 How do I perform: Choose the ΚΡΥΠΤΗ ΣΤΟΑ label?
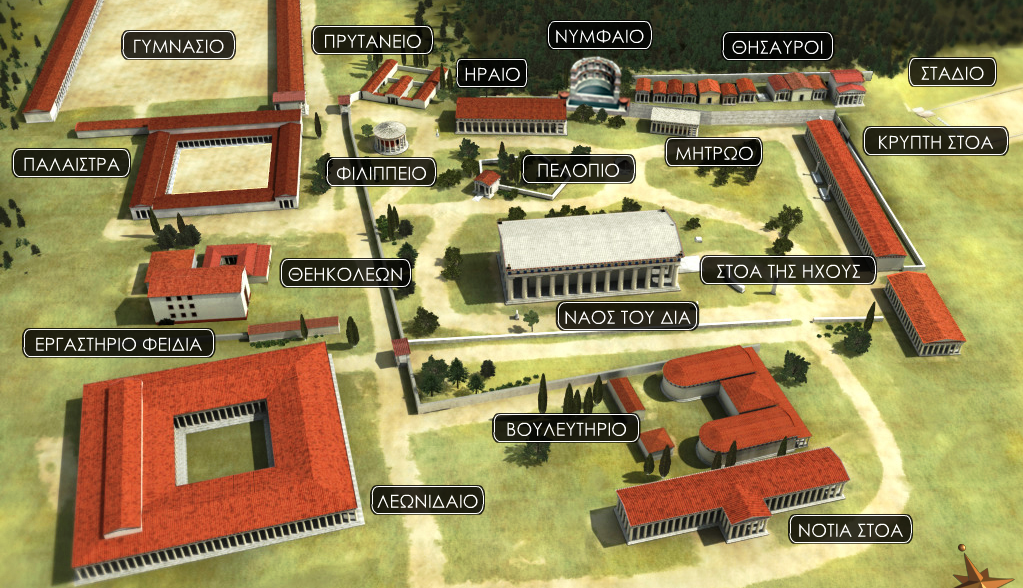pos(934,142)
